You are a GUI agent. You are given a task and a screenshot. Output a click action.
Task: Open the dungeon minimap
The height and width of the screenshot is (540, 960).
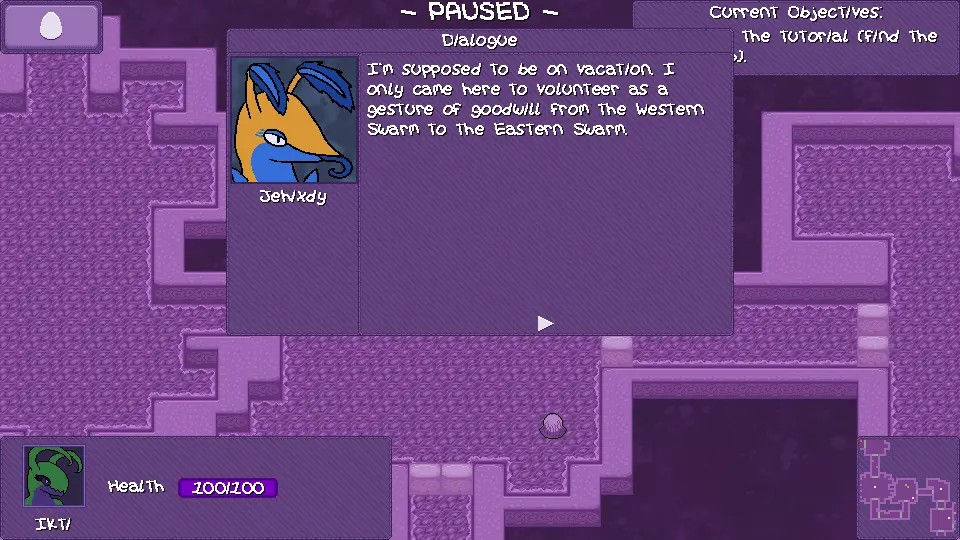[908, 488]
